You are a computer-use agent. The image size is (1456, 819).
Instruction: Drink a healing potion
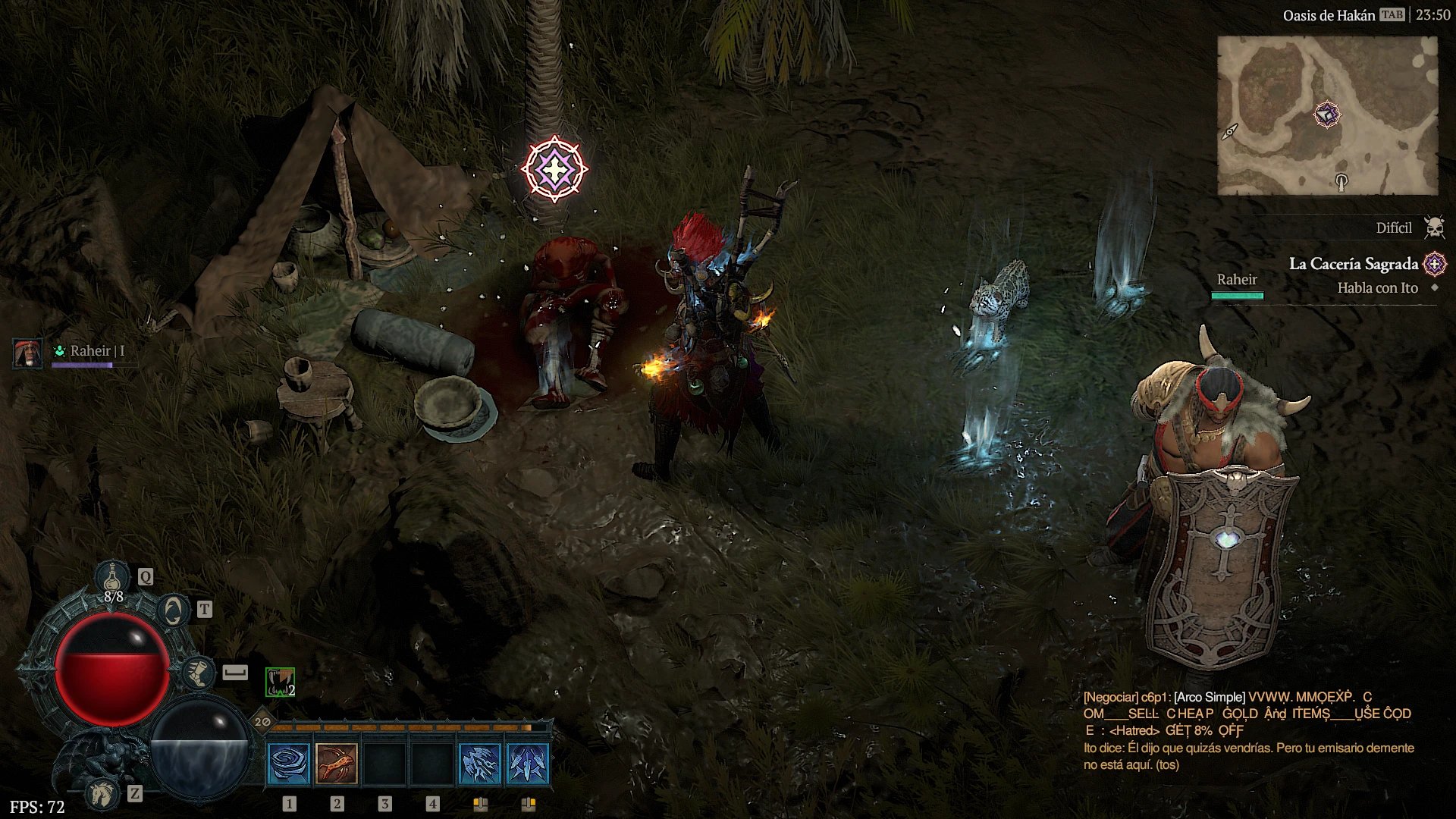tap(113, 579)
